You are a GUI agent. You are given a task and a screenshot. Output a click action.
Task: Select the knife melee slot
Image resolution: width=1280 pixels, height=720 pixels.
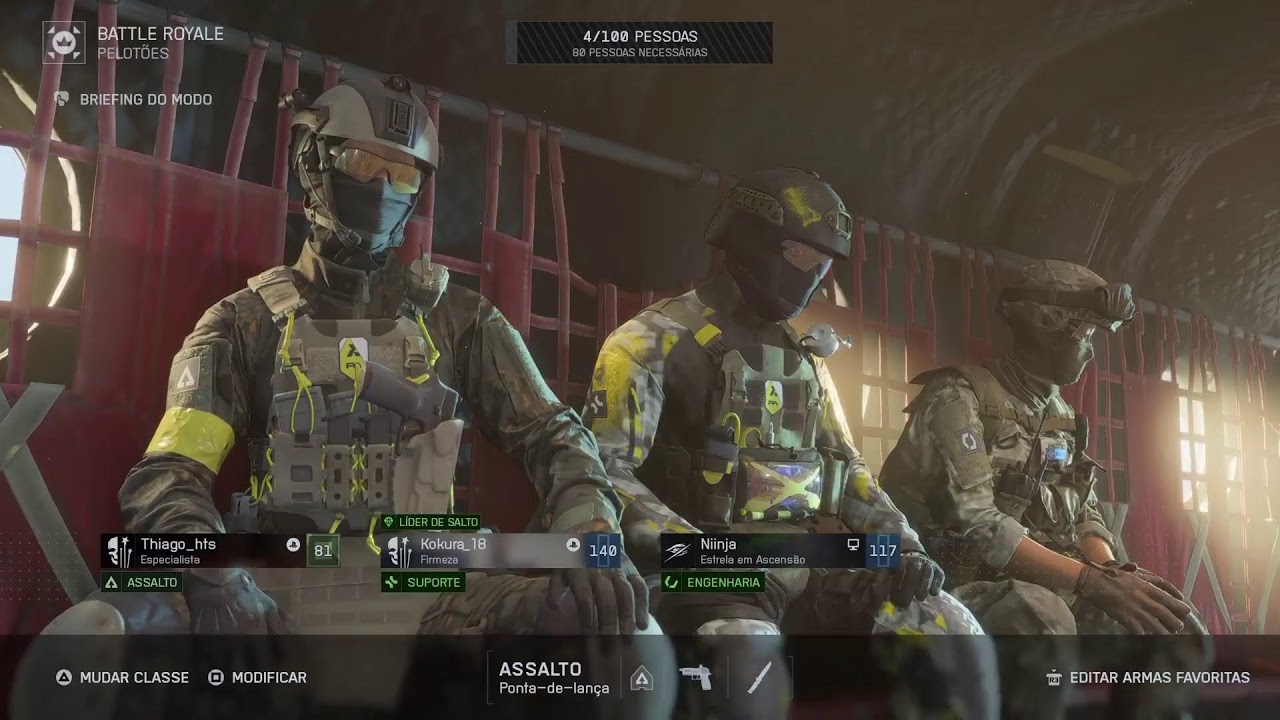[759, 677]
